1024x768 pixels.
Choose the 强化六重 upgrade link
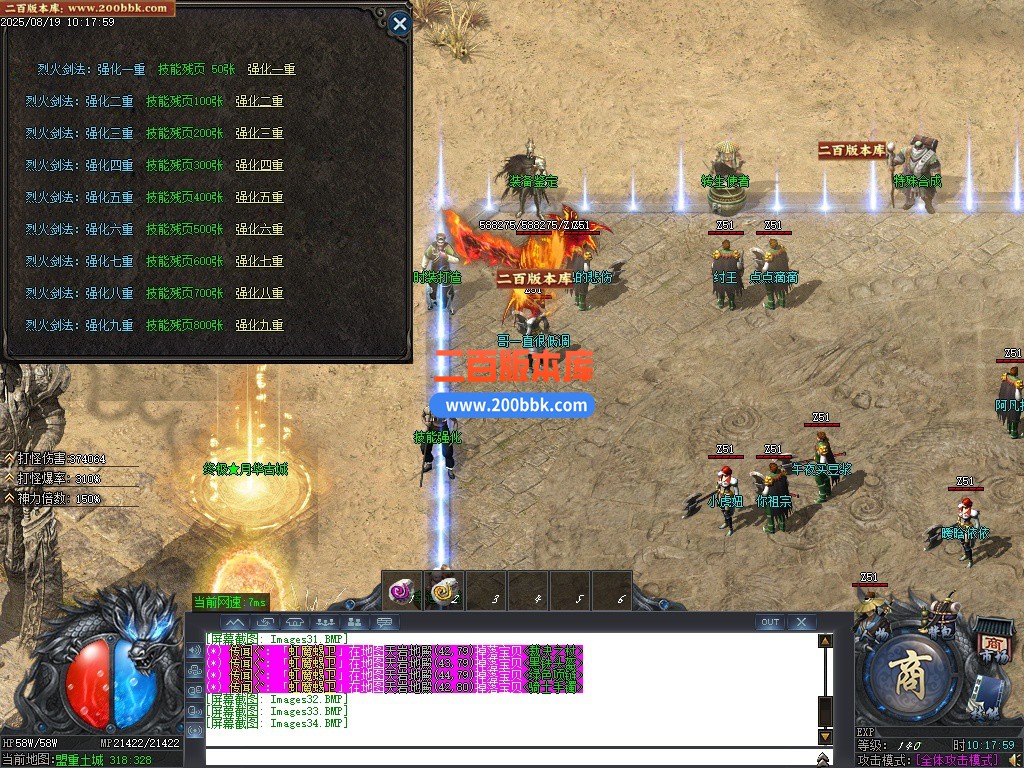259,229
